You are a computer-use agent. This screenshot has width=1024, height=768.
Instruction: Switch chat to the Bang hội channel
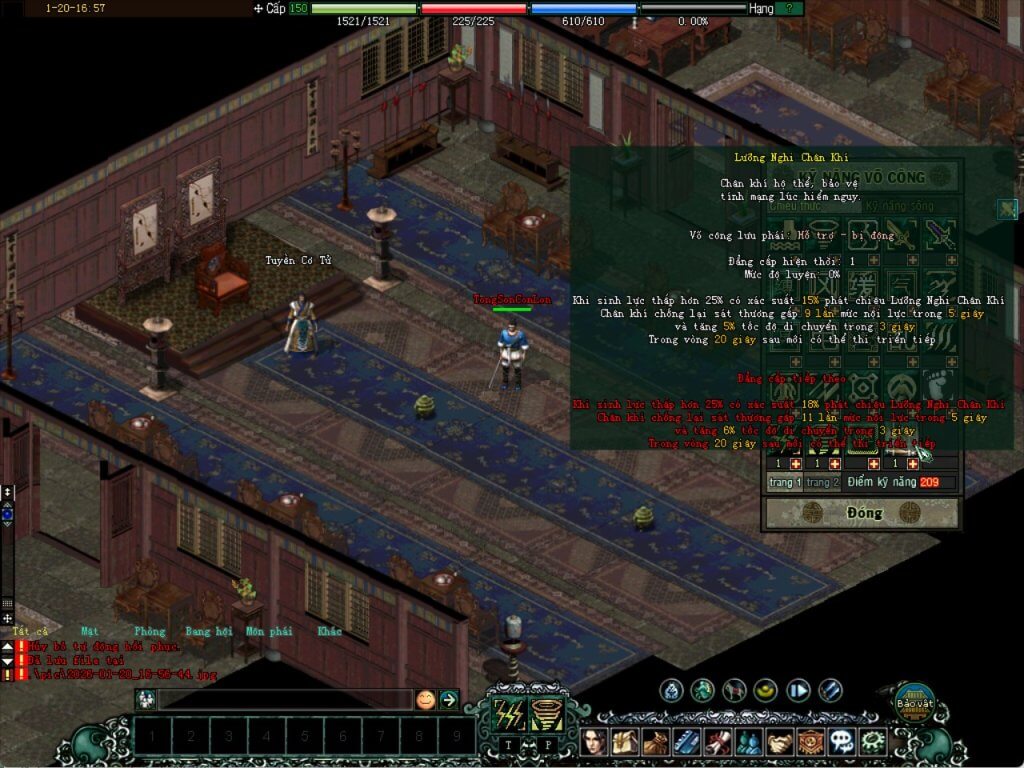click(x=208, y=631)
